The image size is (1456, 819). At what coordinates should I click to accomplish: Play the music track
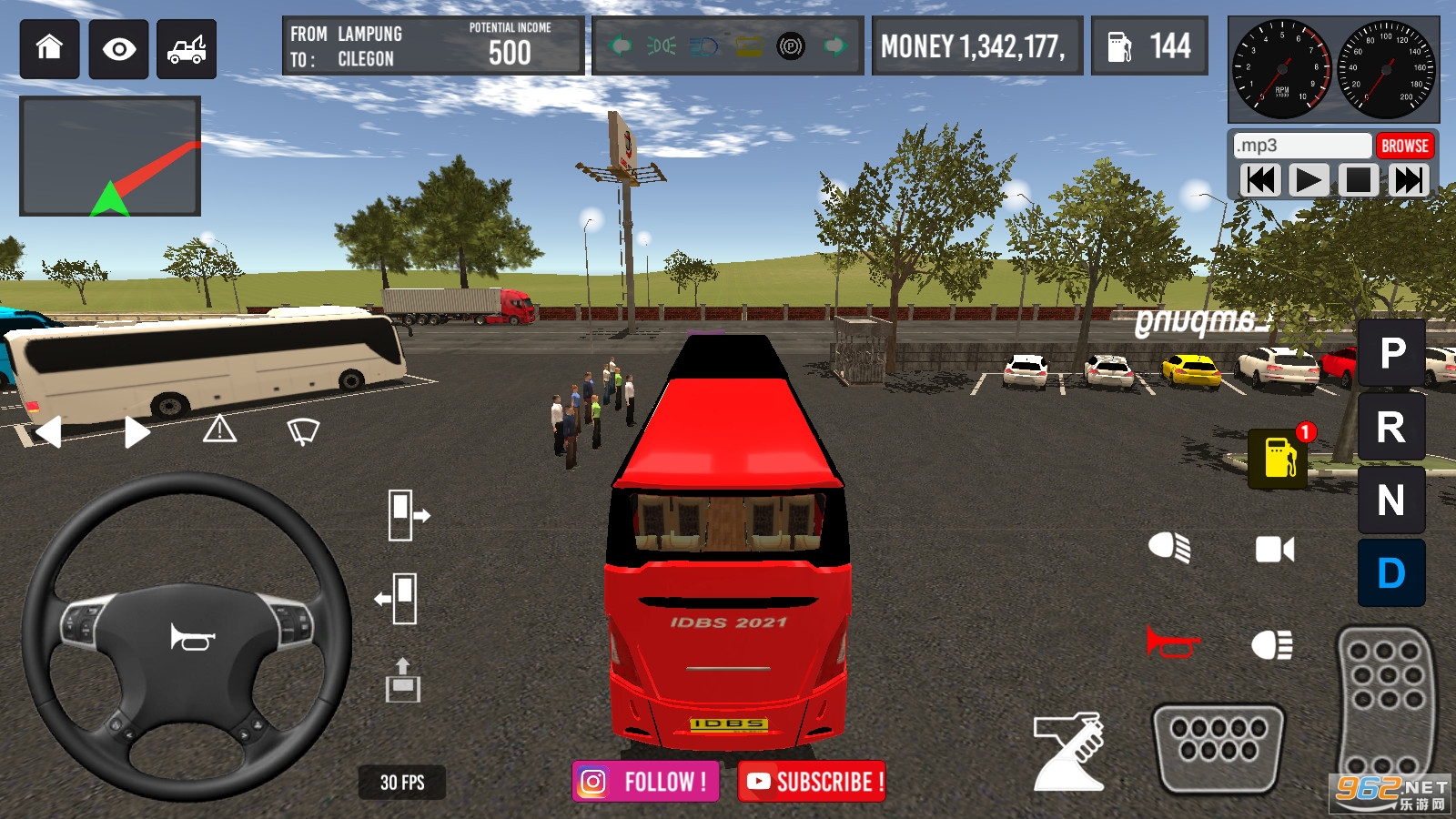[1309, 180]
